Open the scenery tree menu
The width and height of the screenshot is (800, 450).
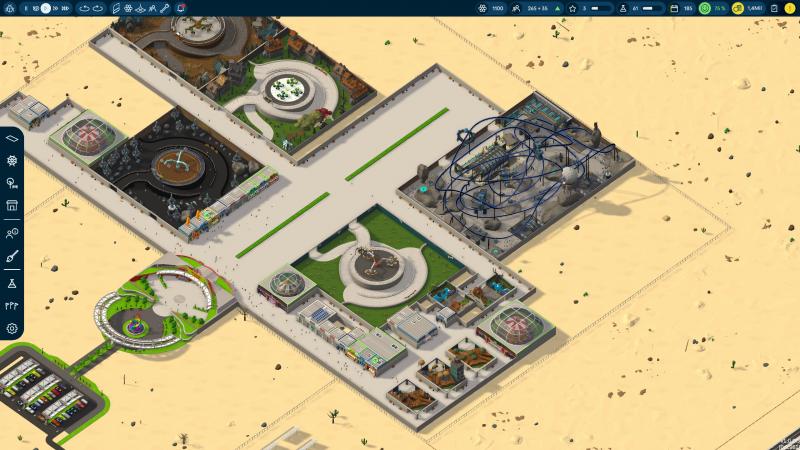point(12,183)
